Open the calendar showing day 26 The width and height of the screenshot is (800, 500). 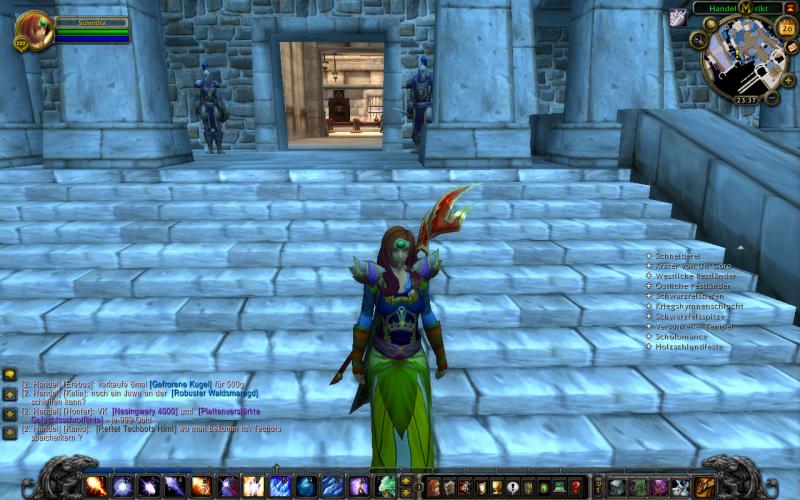786,28
